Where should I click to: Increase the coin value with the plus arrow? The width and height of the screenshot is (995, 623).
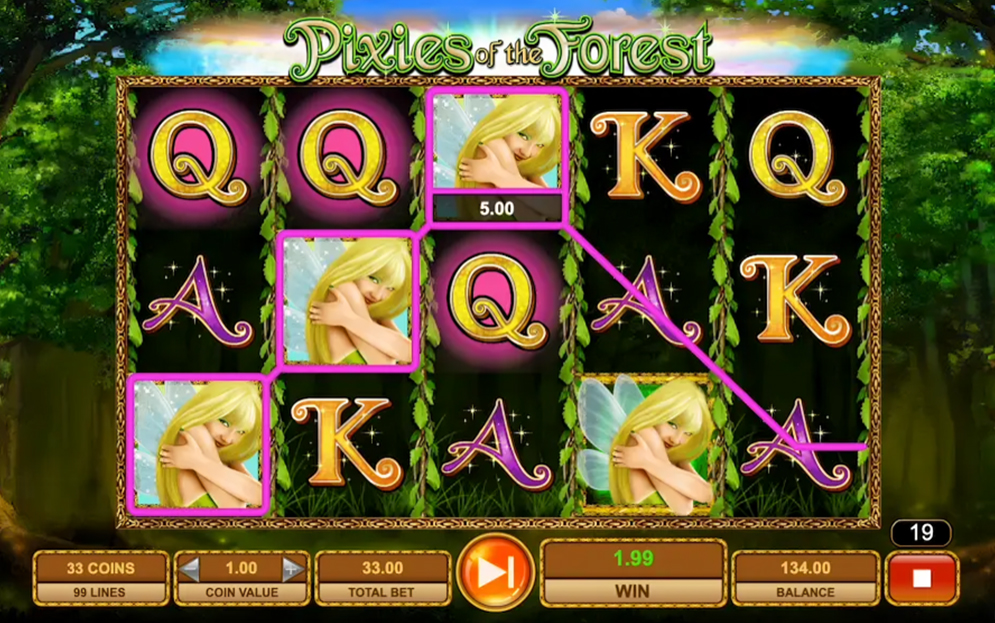coord(292,569)
